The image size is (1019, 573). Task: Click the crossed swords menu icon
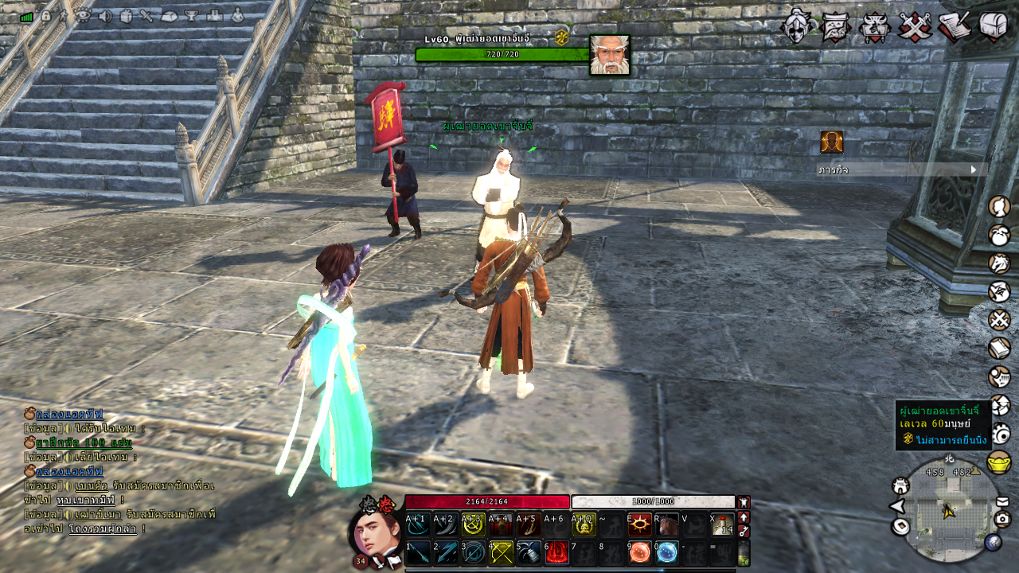click(x=915, y=25)
